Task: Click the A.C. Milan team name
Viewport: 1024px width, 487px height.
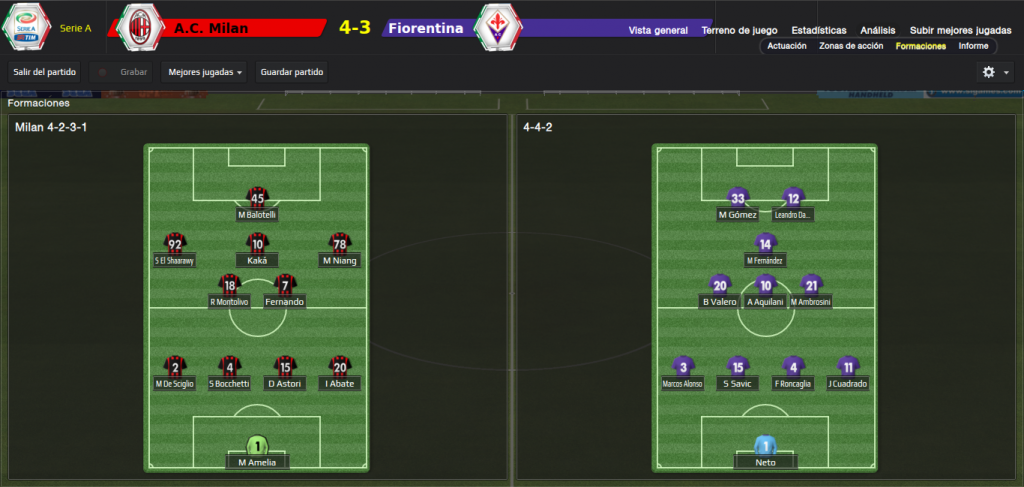Action: click(x=212, y=28)
